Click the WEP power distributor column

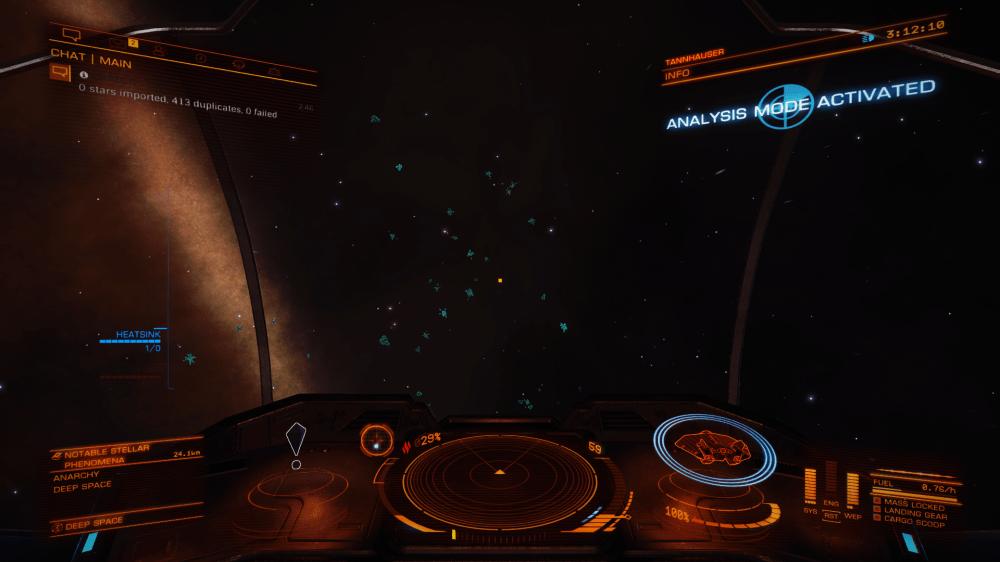(852, 490)
